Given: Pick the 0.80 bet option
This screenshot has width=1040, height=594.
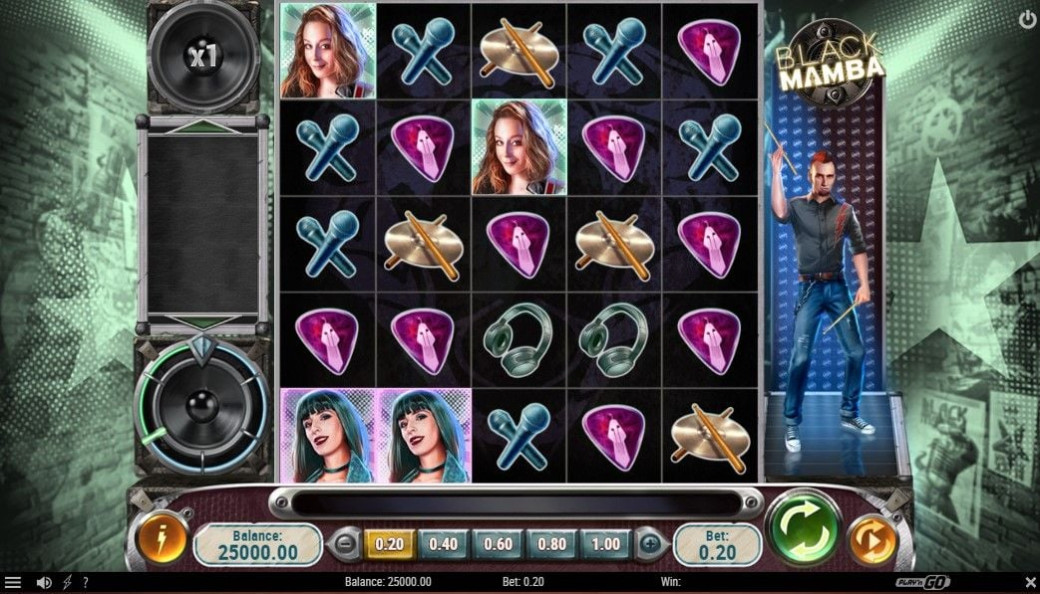Looking at the screenshot, I should tap(551, 545).
